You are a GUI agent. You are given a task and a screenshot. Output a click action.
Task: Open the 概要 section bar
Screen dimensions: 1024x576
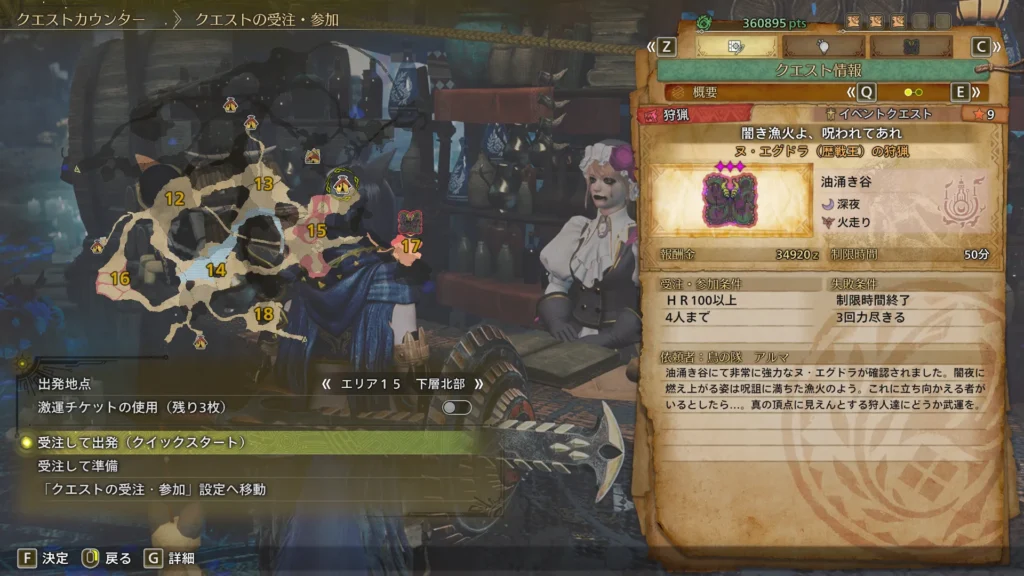point(760,92)
